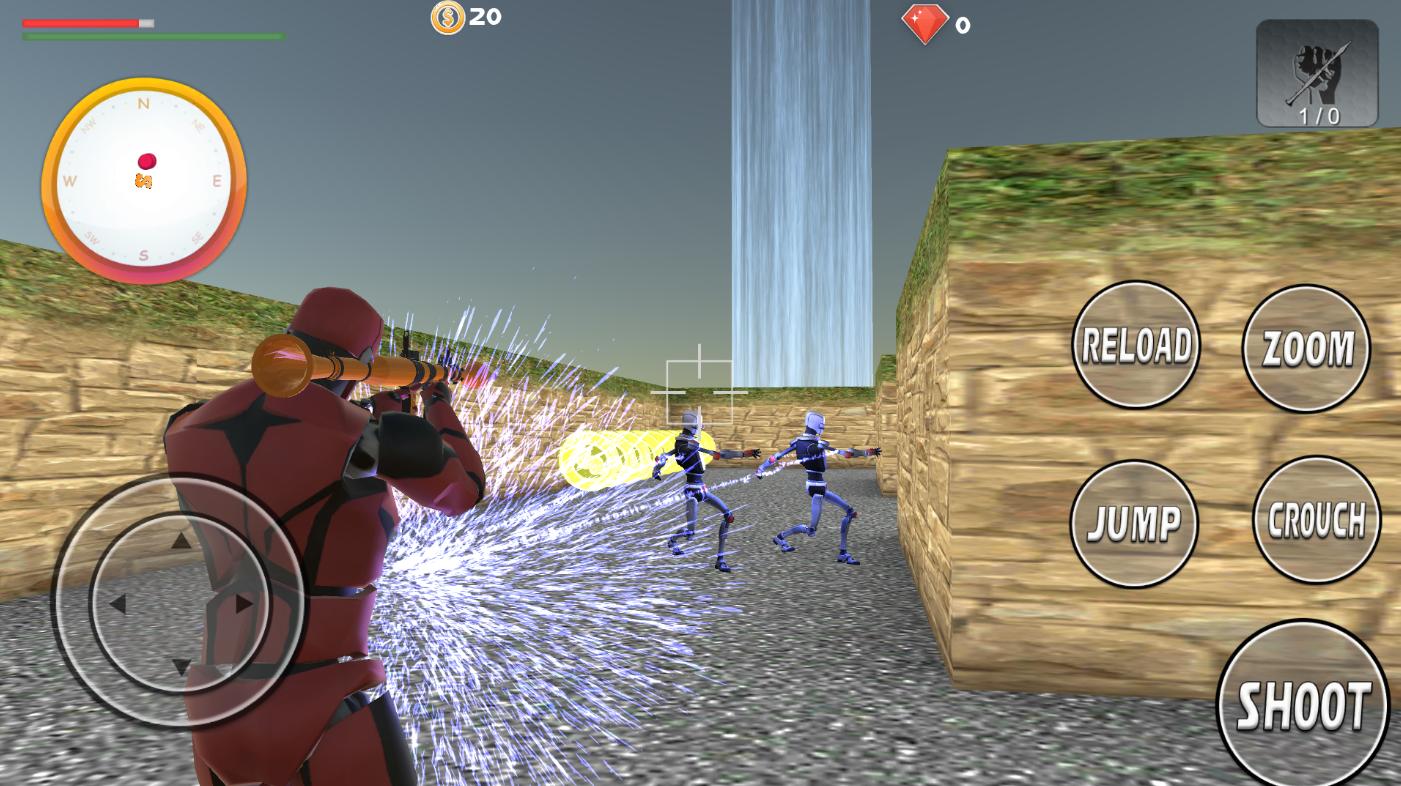The height and width of the screenshot is (786, 1401).
Task: Tap the right arrow on the joystick
Action: coord(243,605)
